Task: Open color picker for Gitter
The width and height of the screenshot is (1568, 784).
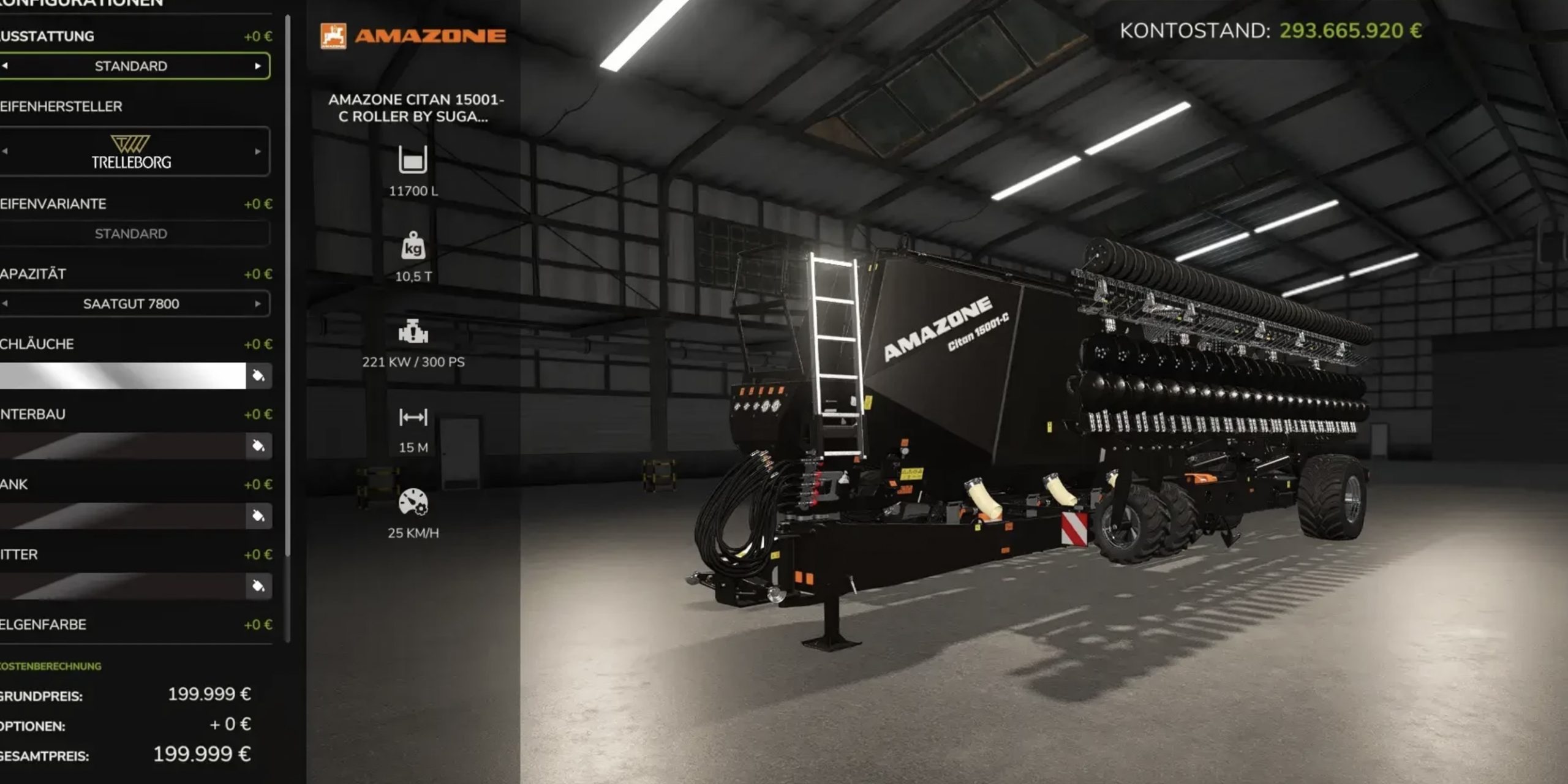Action: [258, 586]
